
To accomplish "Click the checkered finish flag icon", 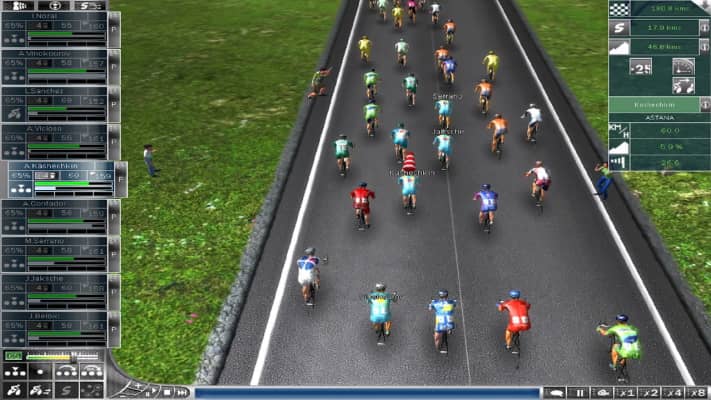I will point(618,9).
